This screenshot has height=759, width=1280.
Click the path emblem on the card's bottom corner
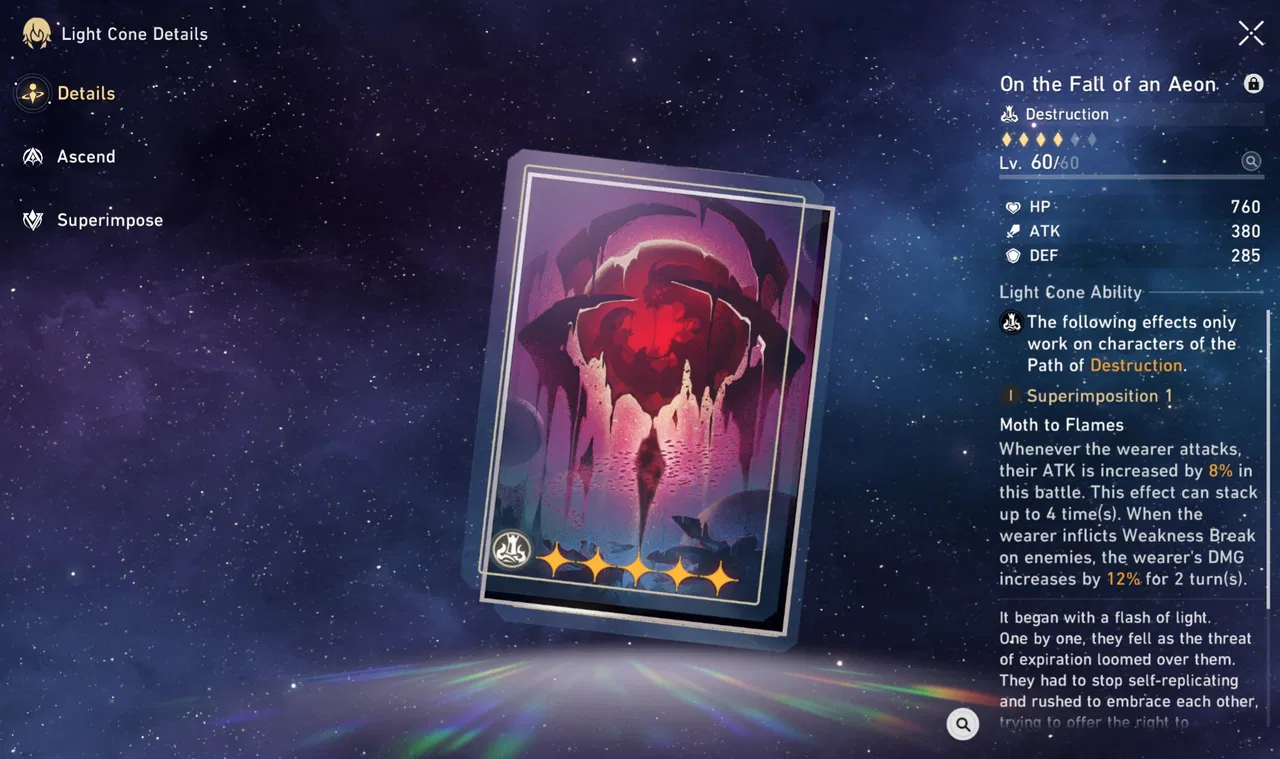coord(512,548)
